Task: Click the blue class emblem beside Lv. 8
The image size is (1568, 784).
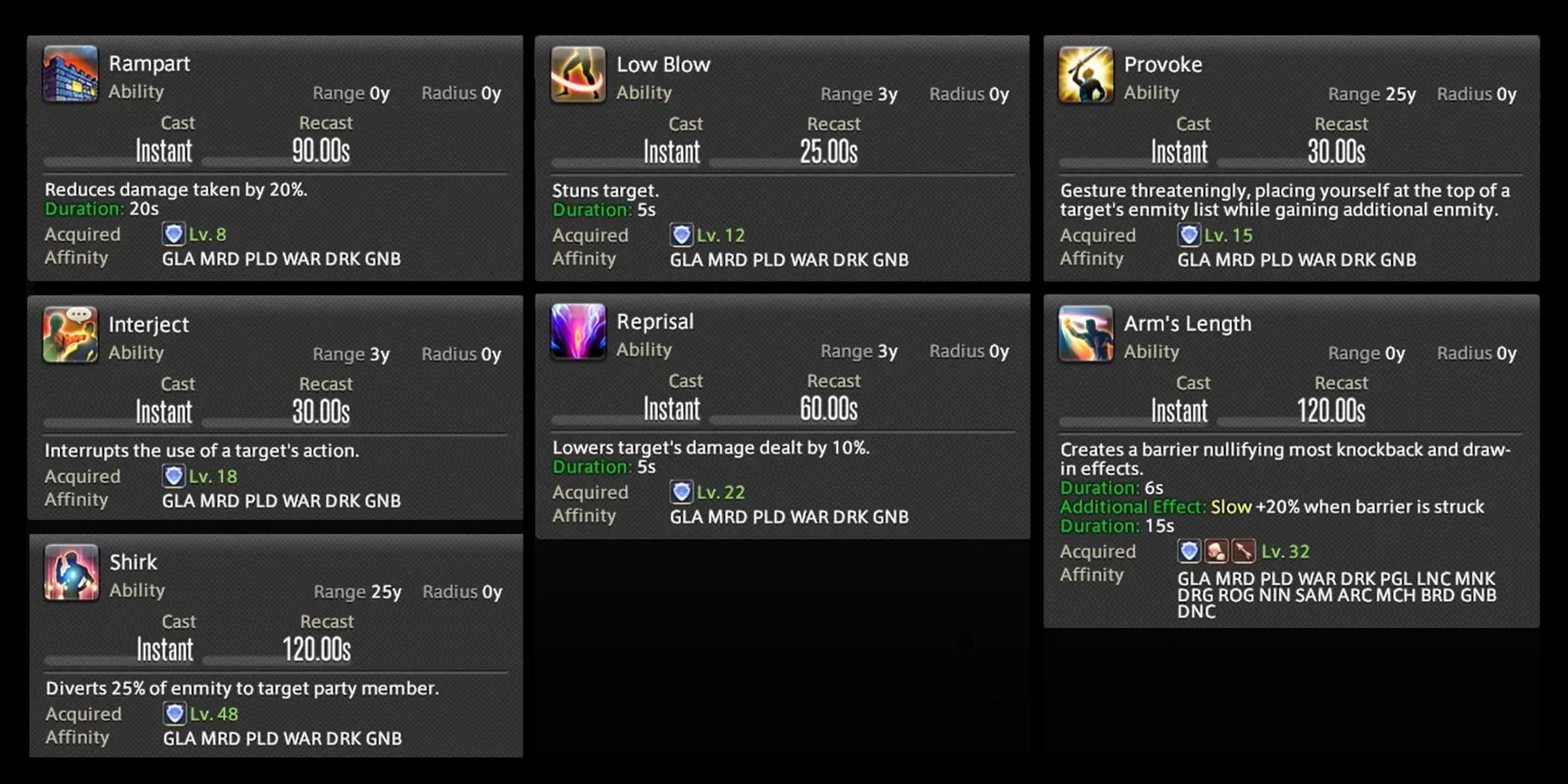Action: point(174,233)
